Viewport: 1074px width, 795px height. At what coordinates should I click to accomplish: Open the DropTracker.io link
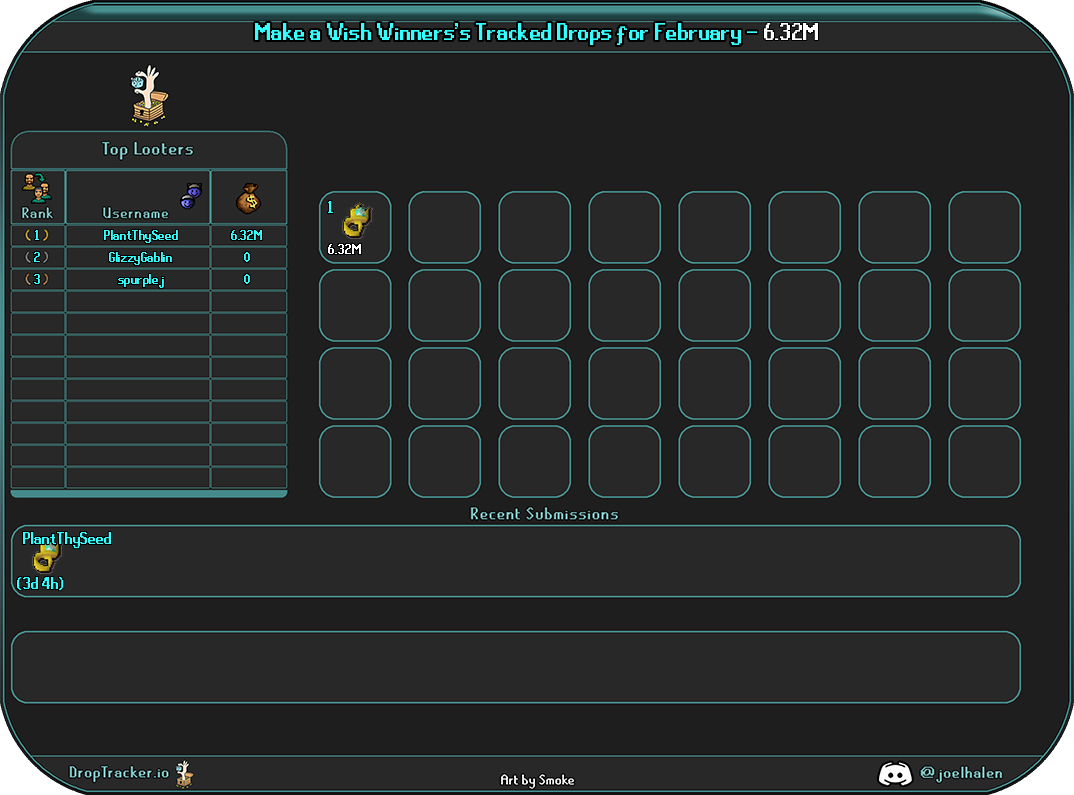(120, 773)
